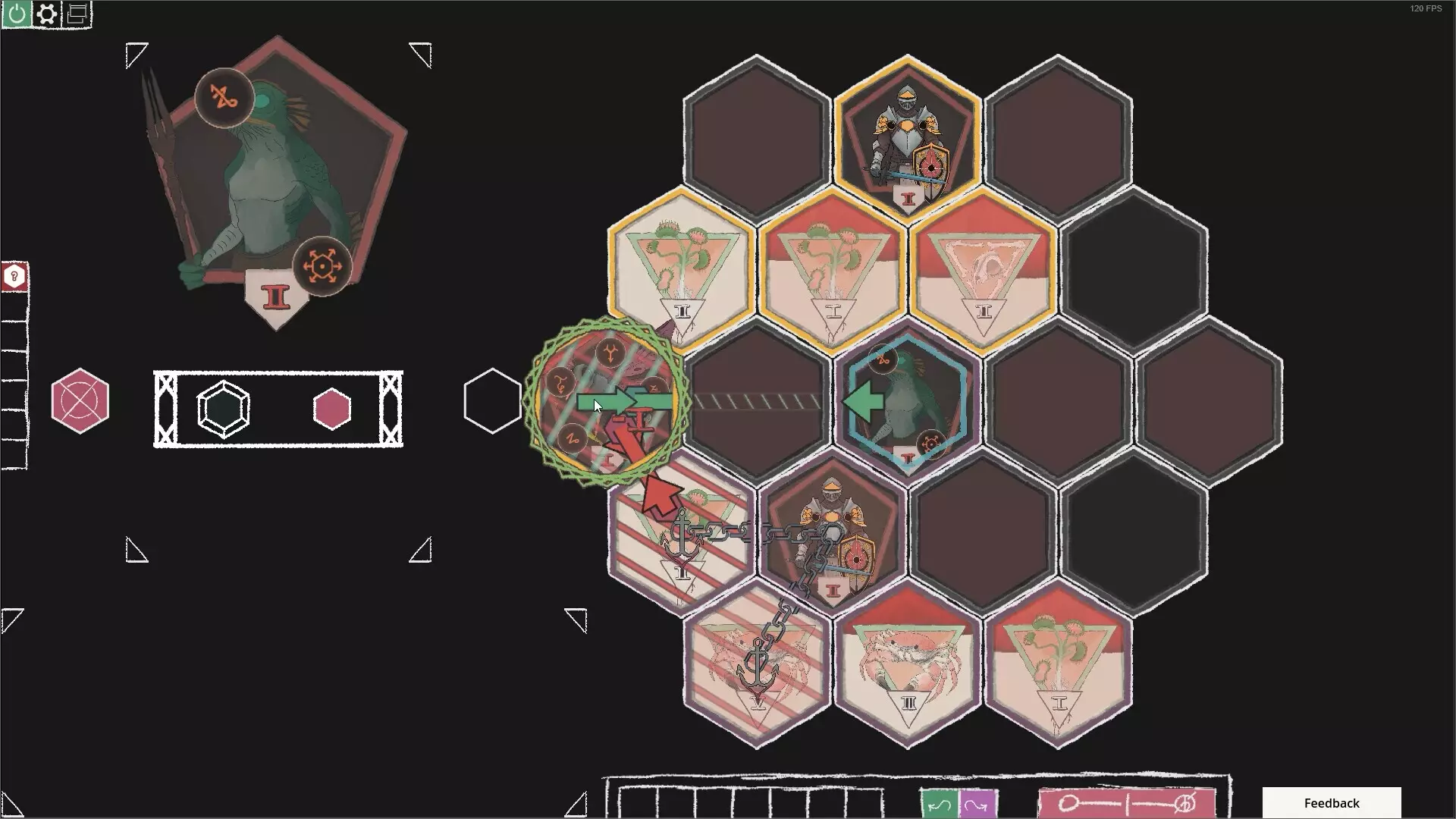Open the settings gear icon
Image resolution: width=1456 pixels, height=819 pixels.
coord(47,14)
